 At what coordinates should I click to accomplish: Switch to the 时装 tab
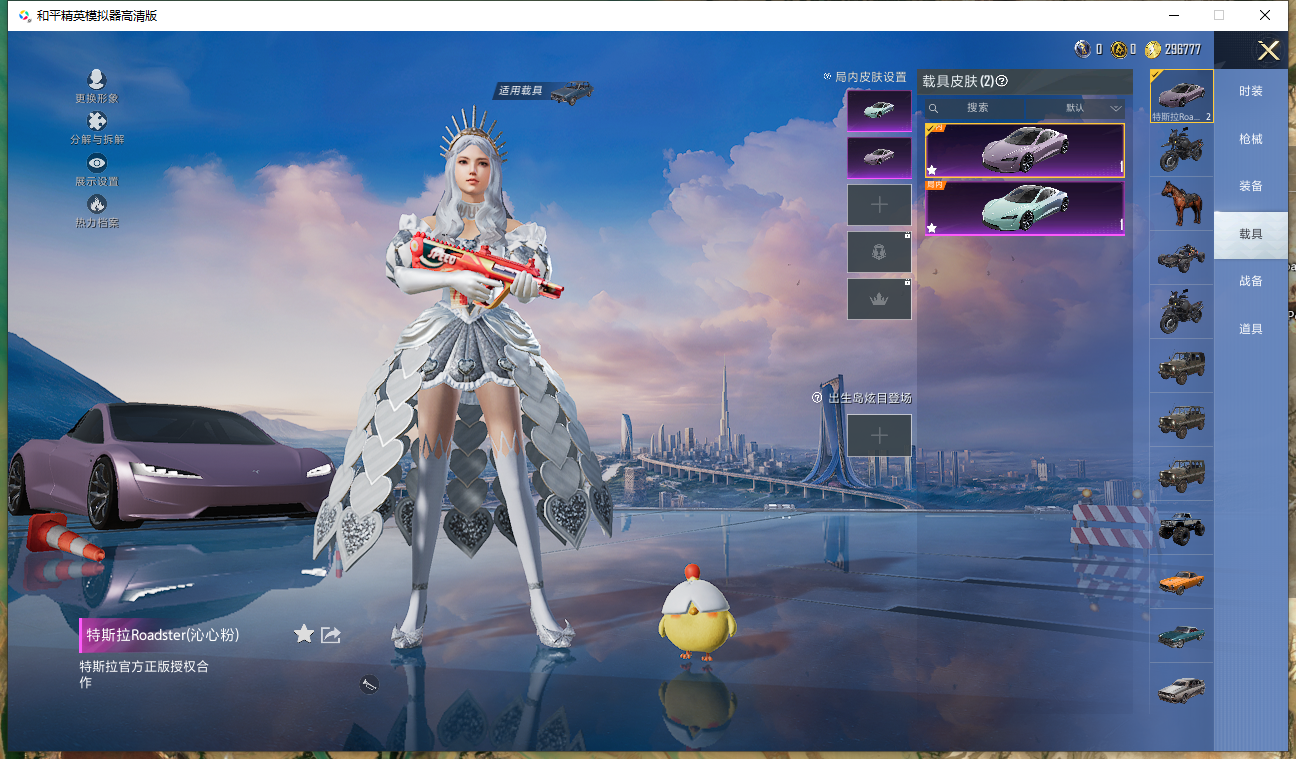tap(1250, 91)
